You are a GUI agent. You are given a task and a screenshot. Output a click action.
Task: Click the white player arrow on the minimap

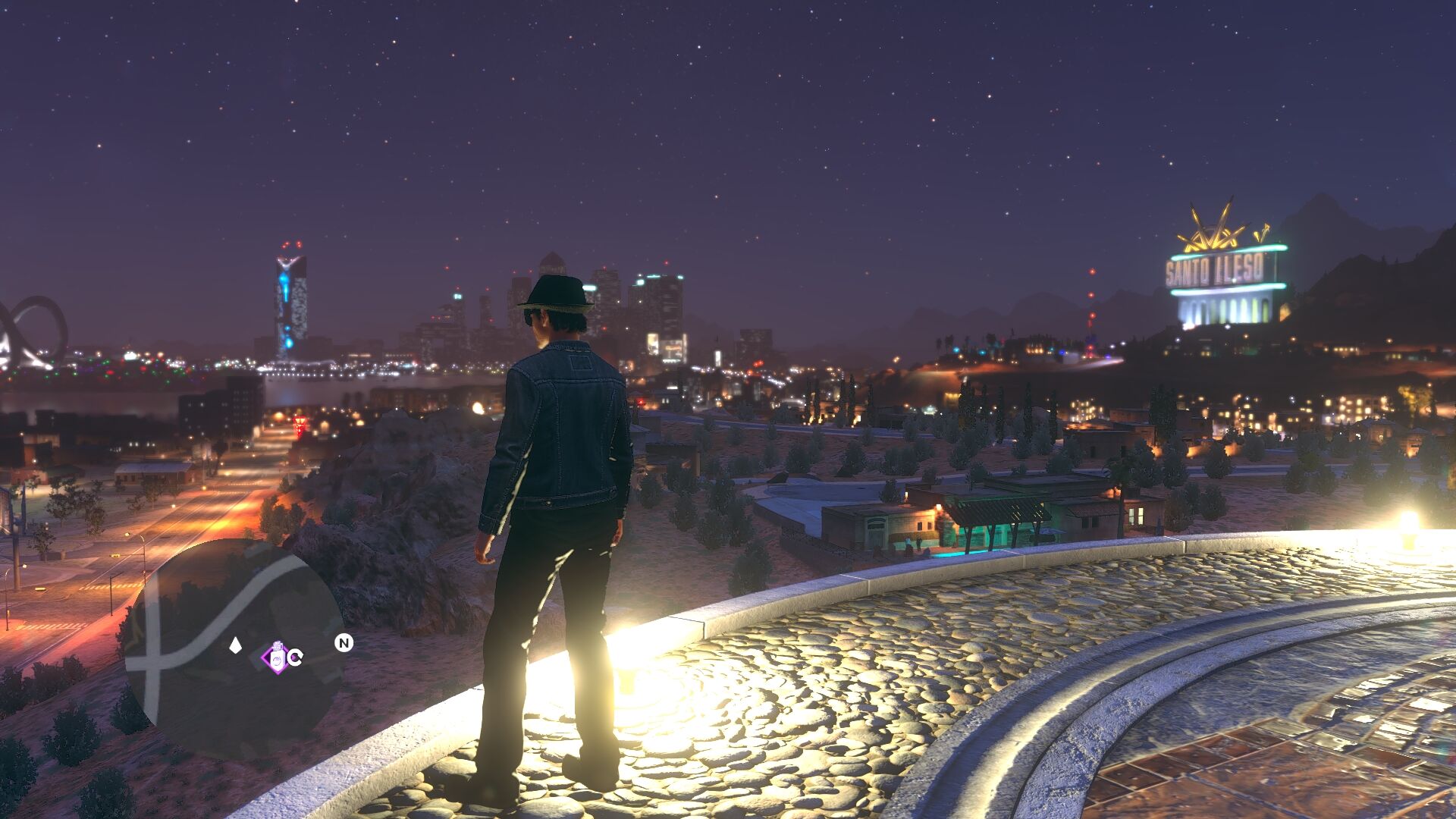[x=236, y=645]
